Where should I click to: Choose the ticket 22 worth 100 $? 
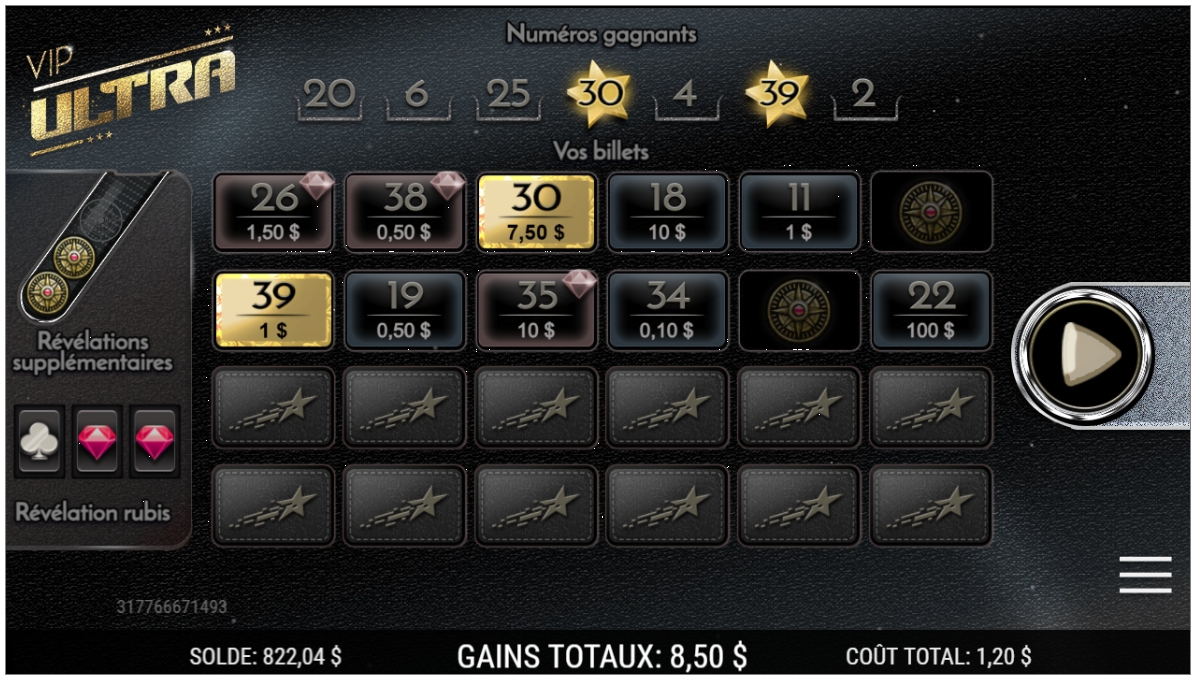click(931, 310)
